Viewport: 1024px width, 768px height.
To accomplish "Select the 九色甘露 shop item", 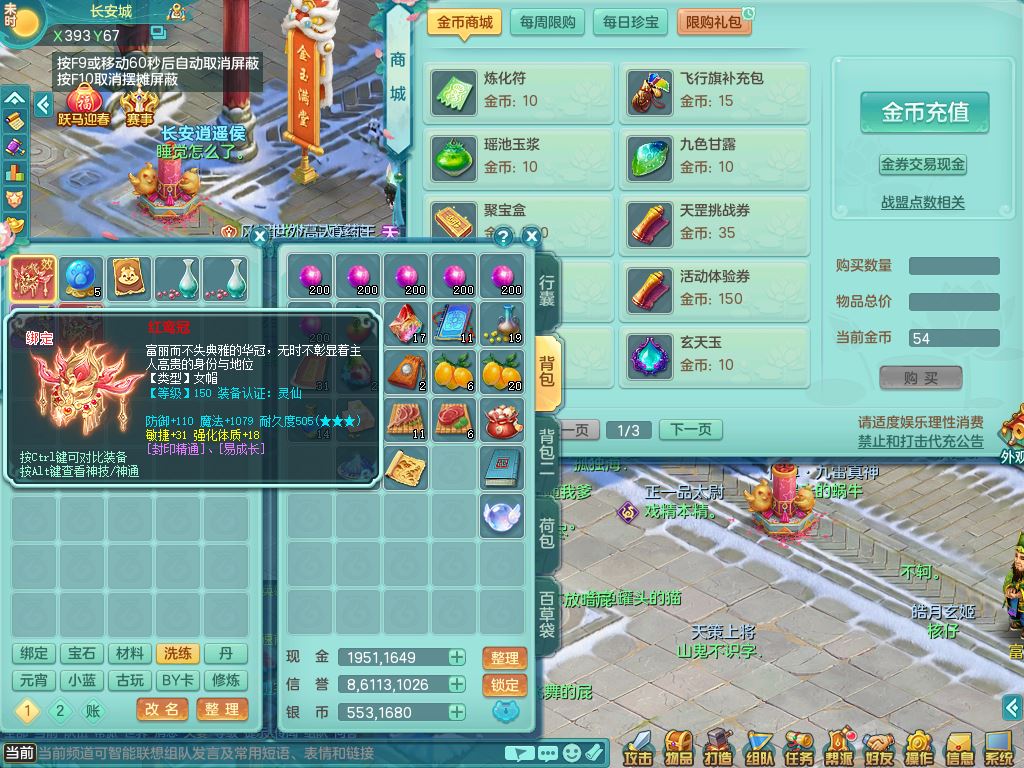I will tap(714, 155).
